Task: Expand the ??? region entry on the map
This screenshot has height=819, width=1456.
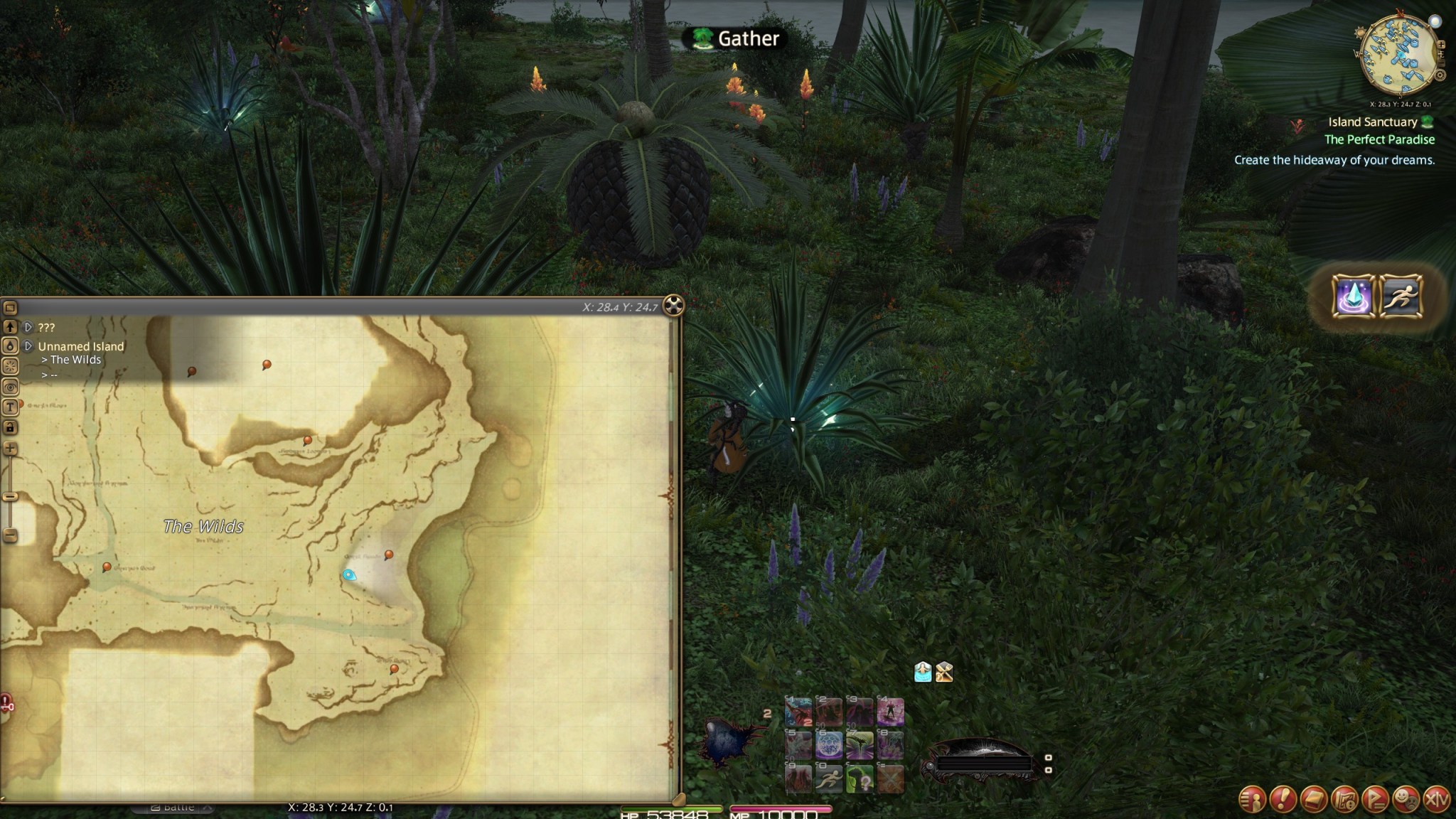Action: coord(28,328)
